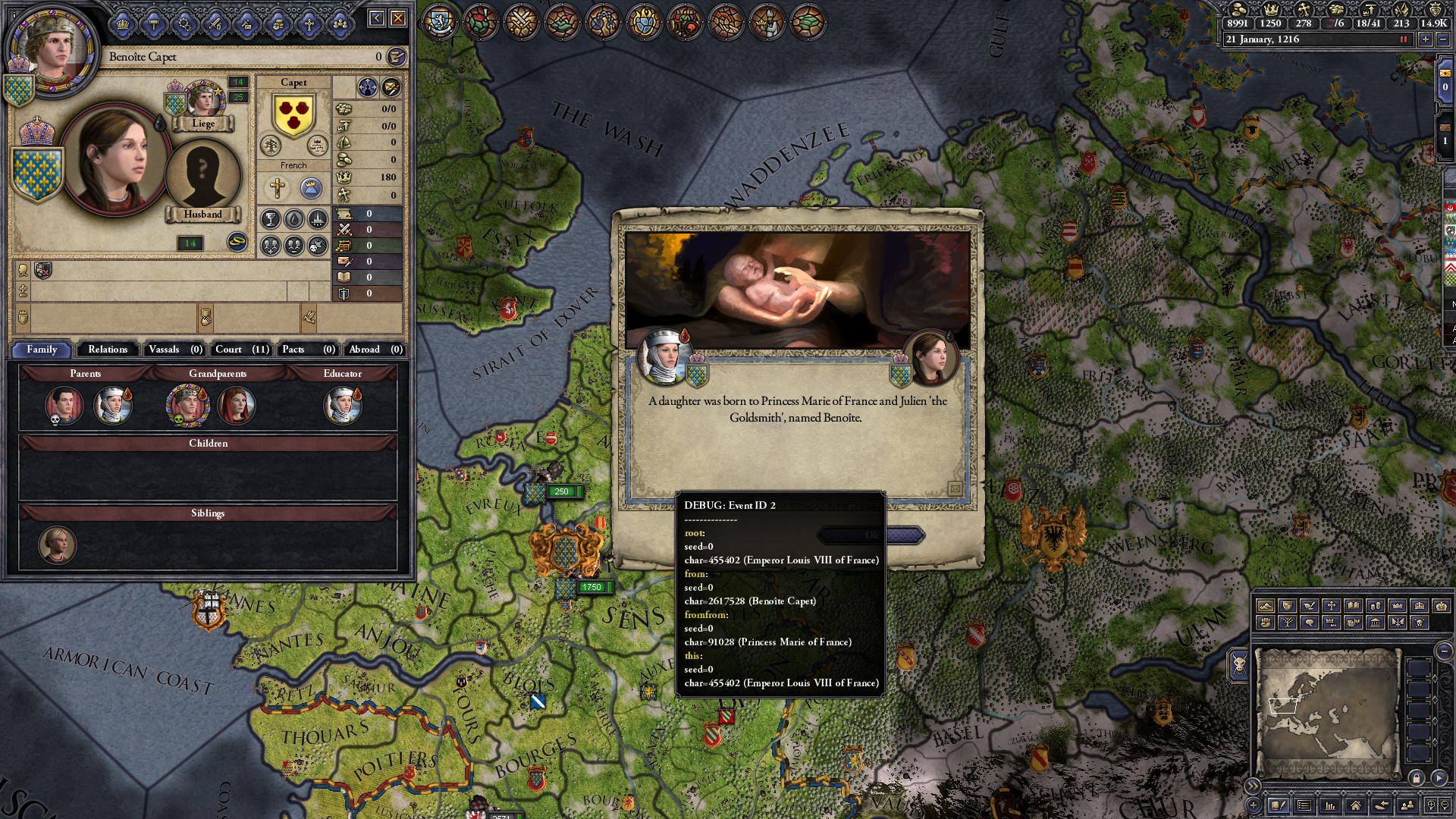Image resolution: width=1456 pixels, height=819 pixels.
Task: Click the Capet dynasty shield
Action: pos(293,115)
